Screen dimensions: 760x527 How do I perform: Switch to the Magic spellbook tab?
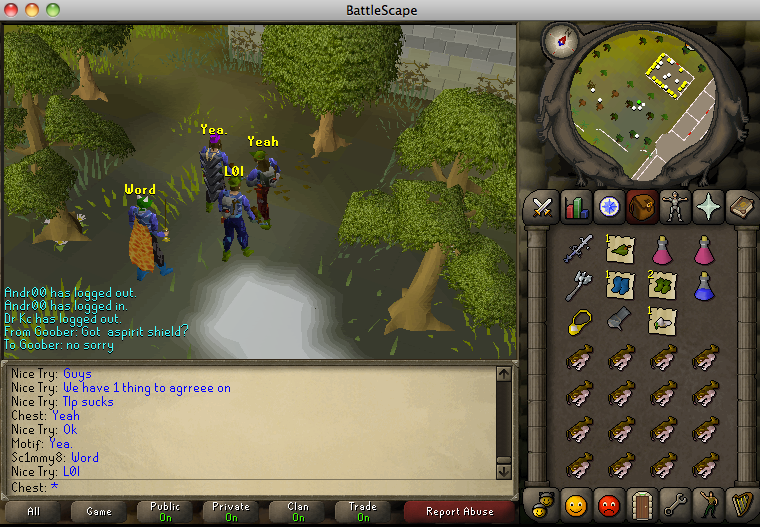click(739, 207)
